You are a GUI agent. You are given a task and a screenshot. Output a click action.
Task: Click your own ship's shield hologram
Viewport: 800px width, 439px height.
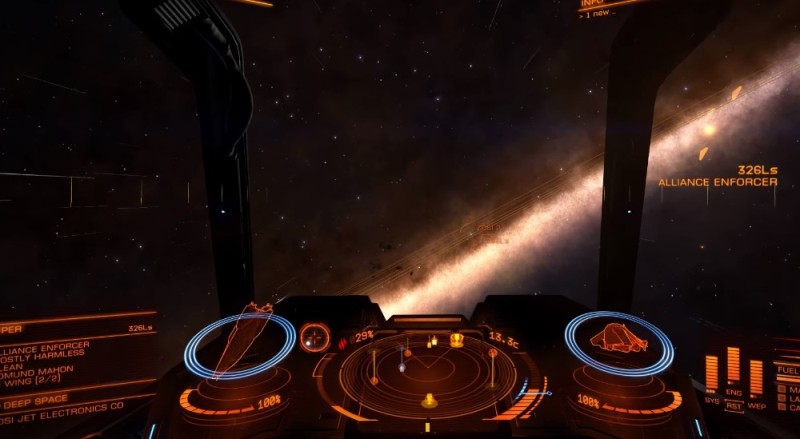tap(618, 341)
